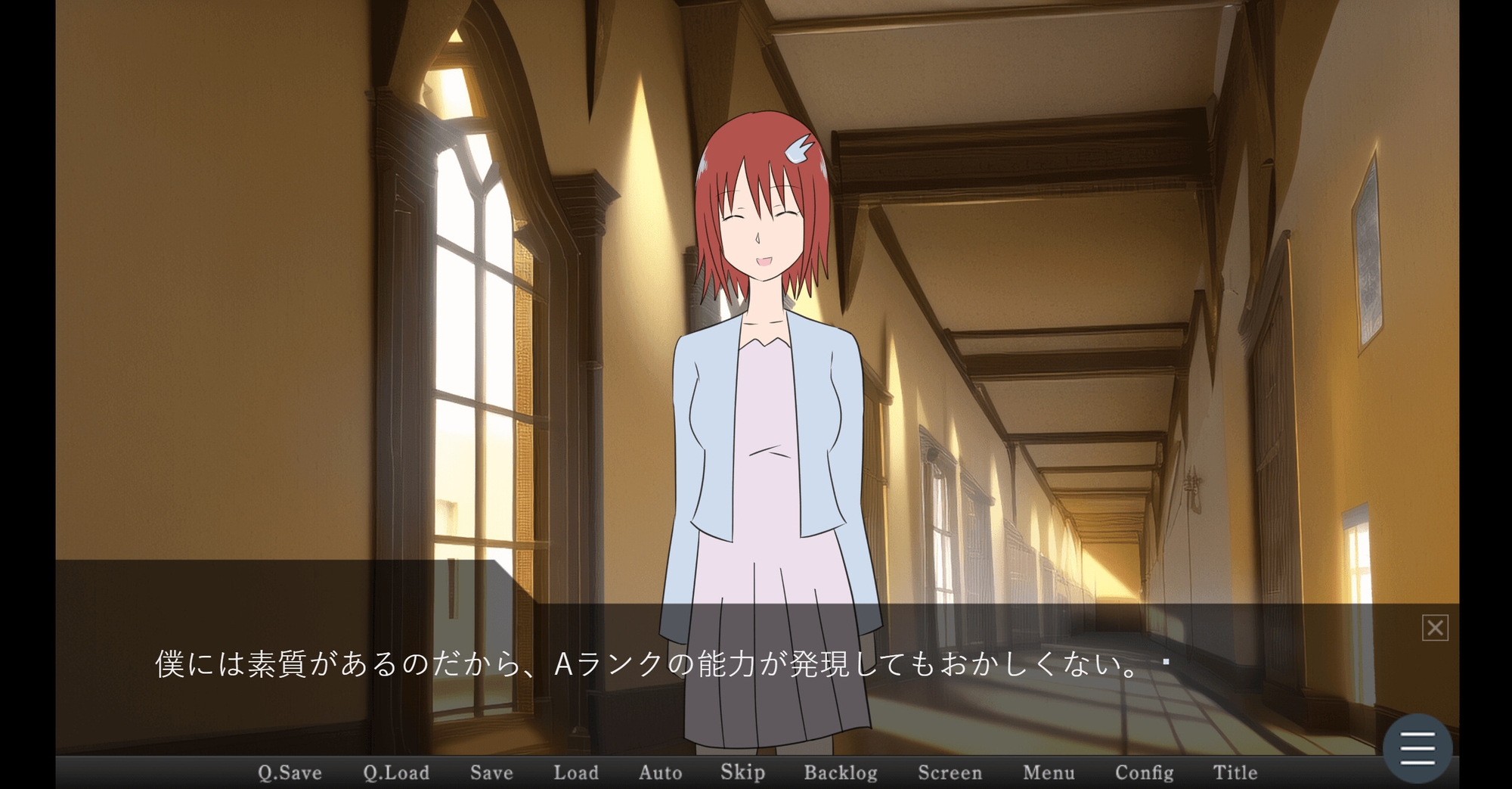Open Config settings
The height and width of the screenshot is (789, 1512).
pos(1144,772)
